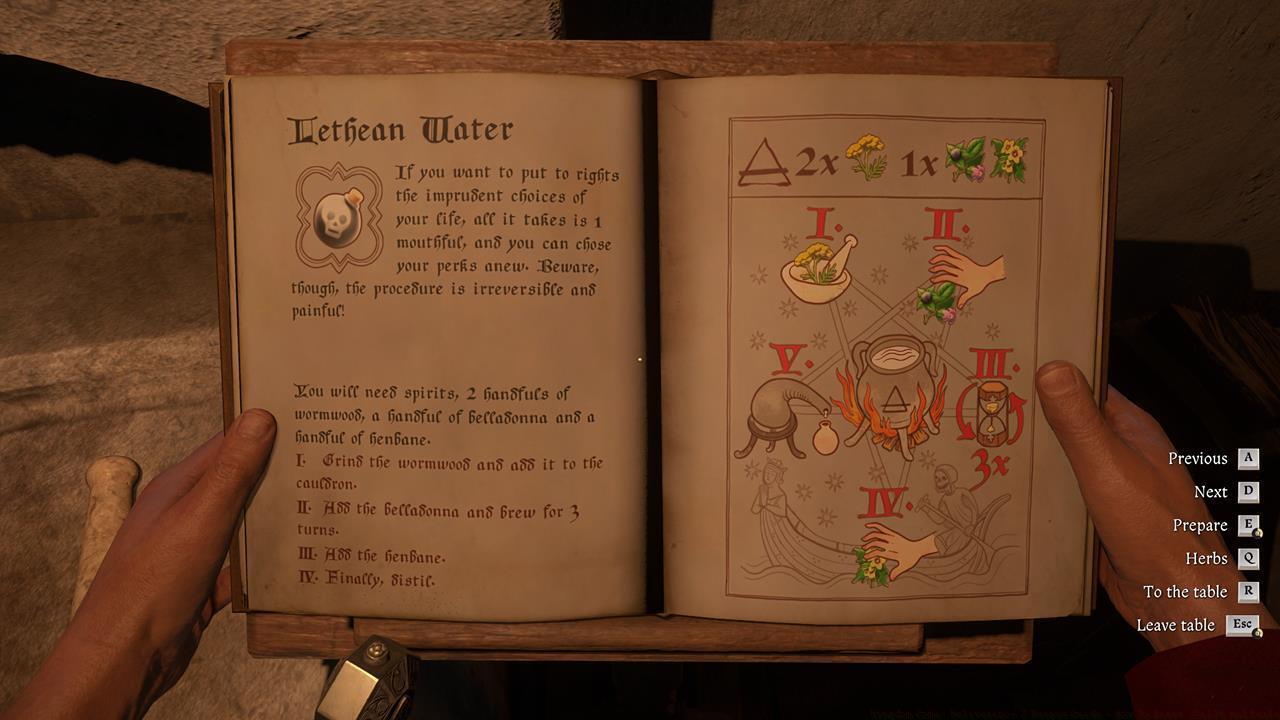This screenshot has height=720, width=1280.
Task: Click the yellow wormwood herbs beside 2x
Action: coord(866,153)
